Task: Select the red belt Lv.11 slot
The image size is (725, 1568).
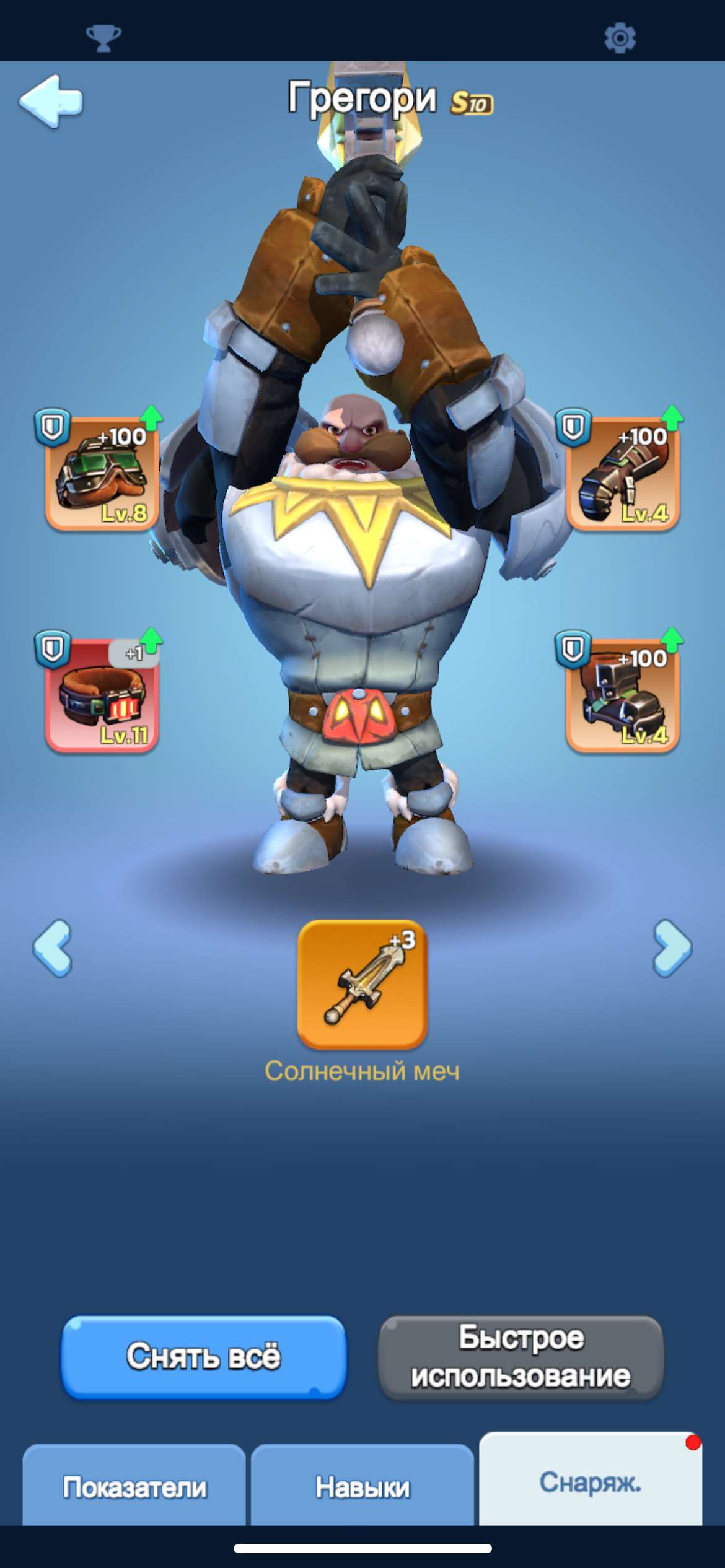Action: [x=102, y=695]
